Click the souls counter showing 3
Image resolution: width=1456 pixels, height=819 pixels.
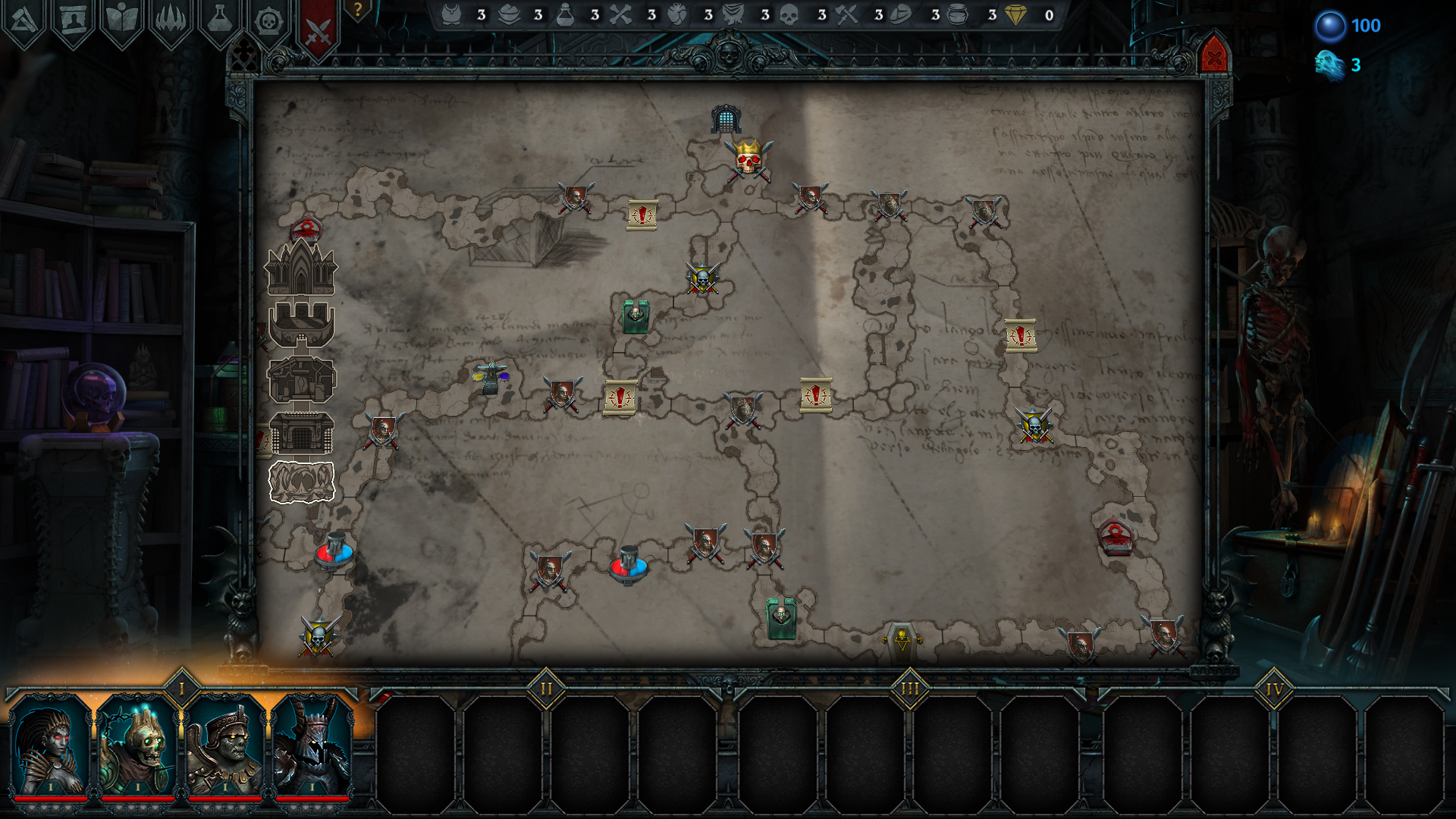1329,65
